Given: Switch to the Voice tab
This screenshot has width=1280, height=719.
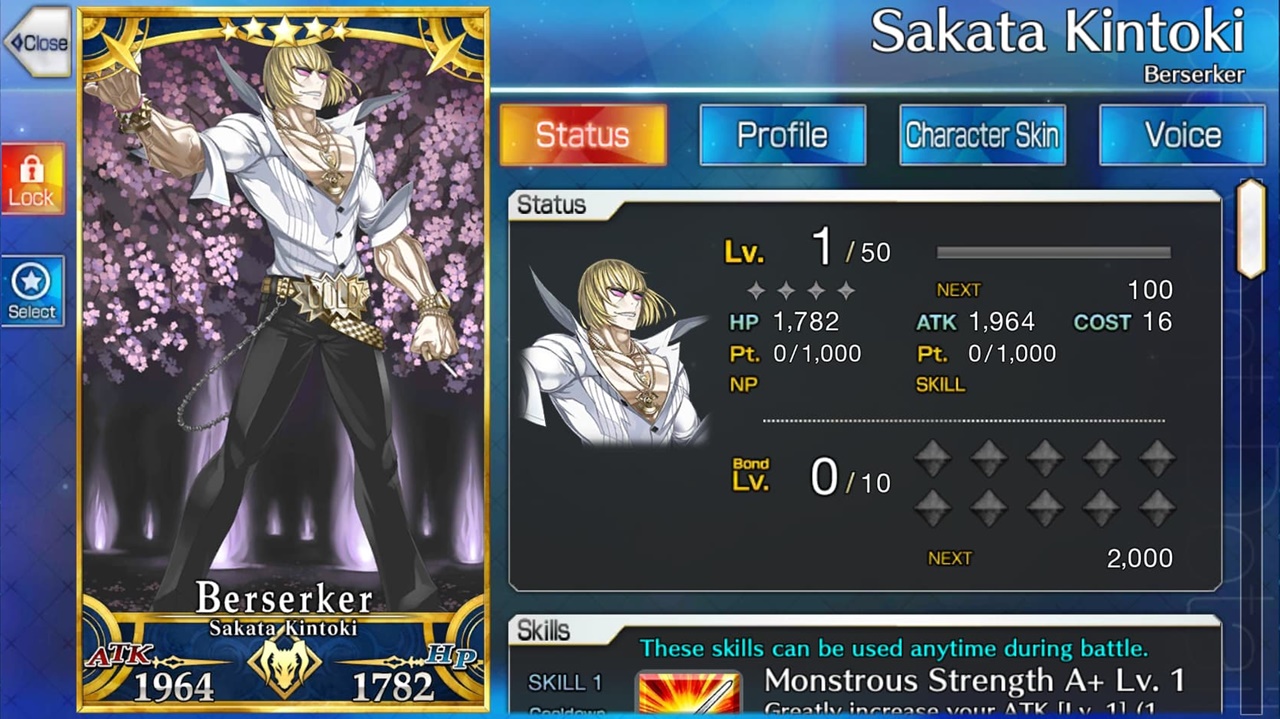Looking at the screenshot, I should point(1182,135).
